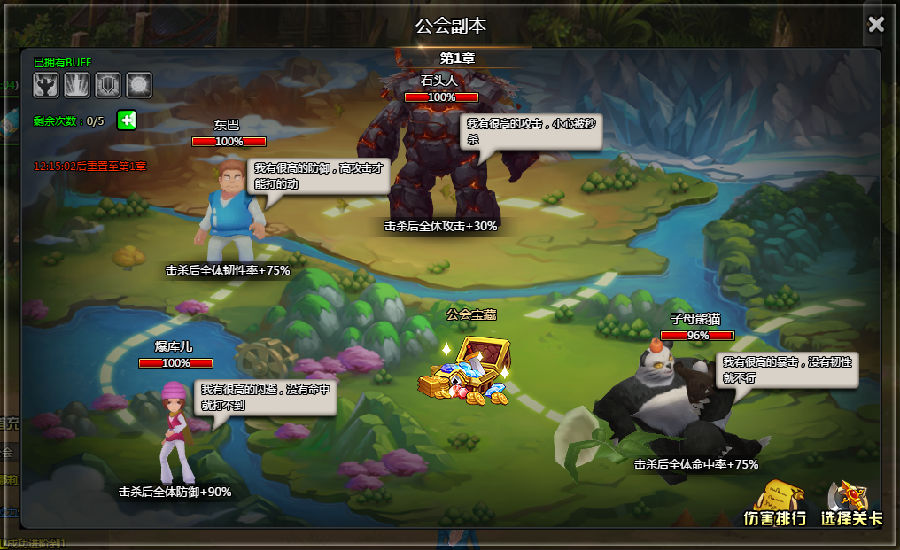Open the stage select button
This screenshot has height=550, width=900.
(x=852, y=503)
